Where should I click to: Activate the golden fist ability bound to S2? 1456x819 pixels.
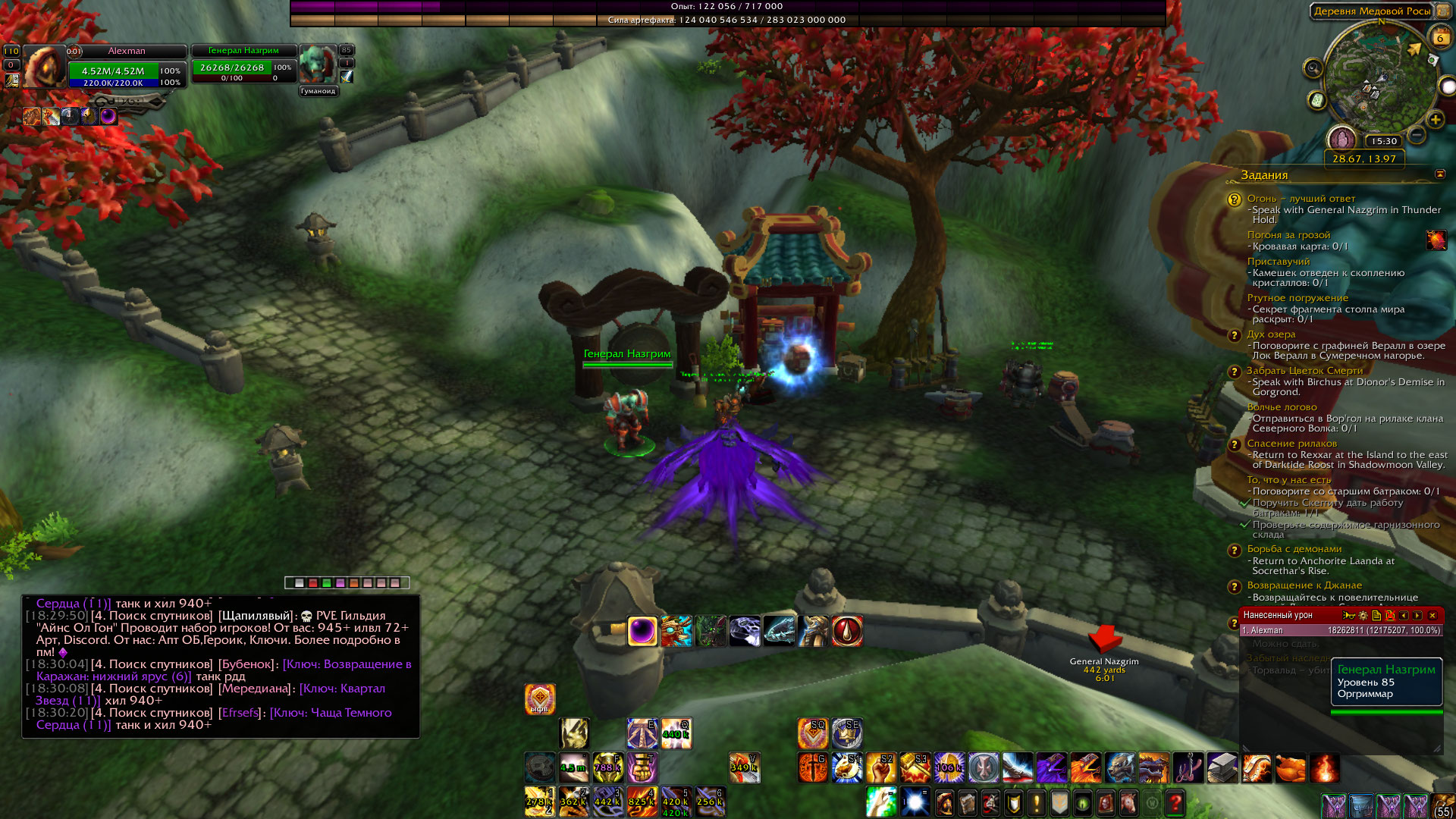pyautogui.click(x=880, y=768)
